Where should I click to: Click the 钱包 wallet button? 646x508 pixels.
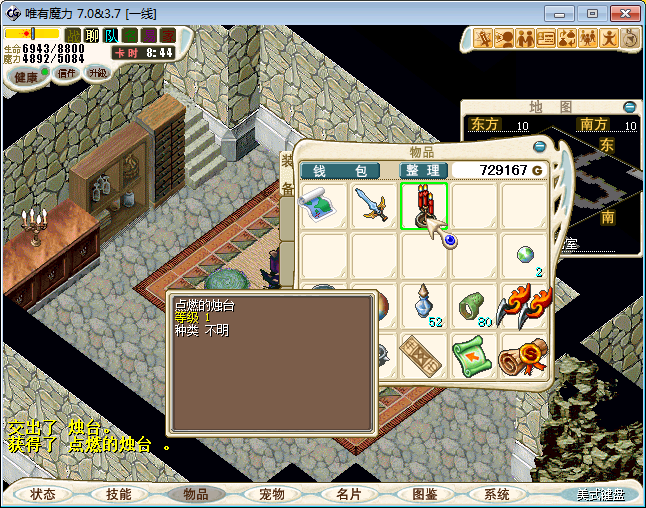click(x=340, y=171)
